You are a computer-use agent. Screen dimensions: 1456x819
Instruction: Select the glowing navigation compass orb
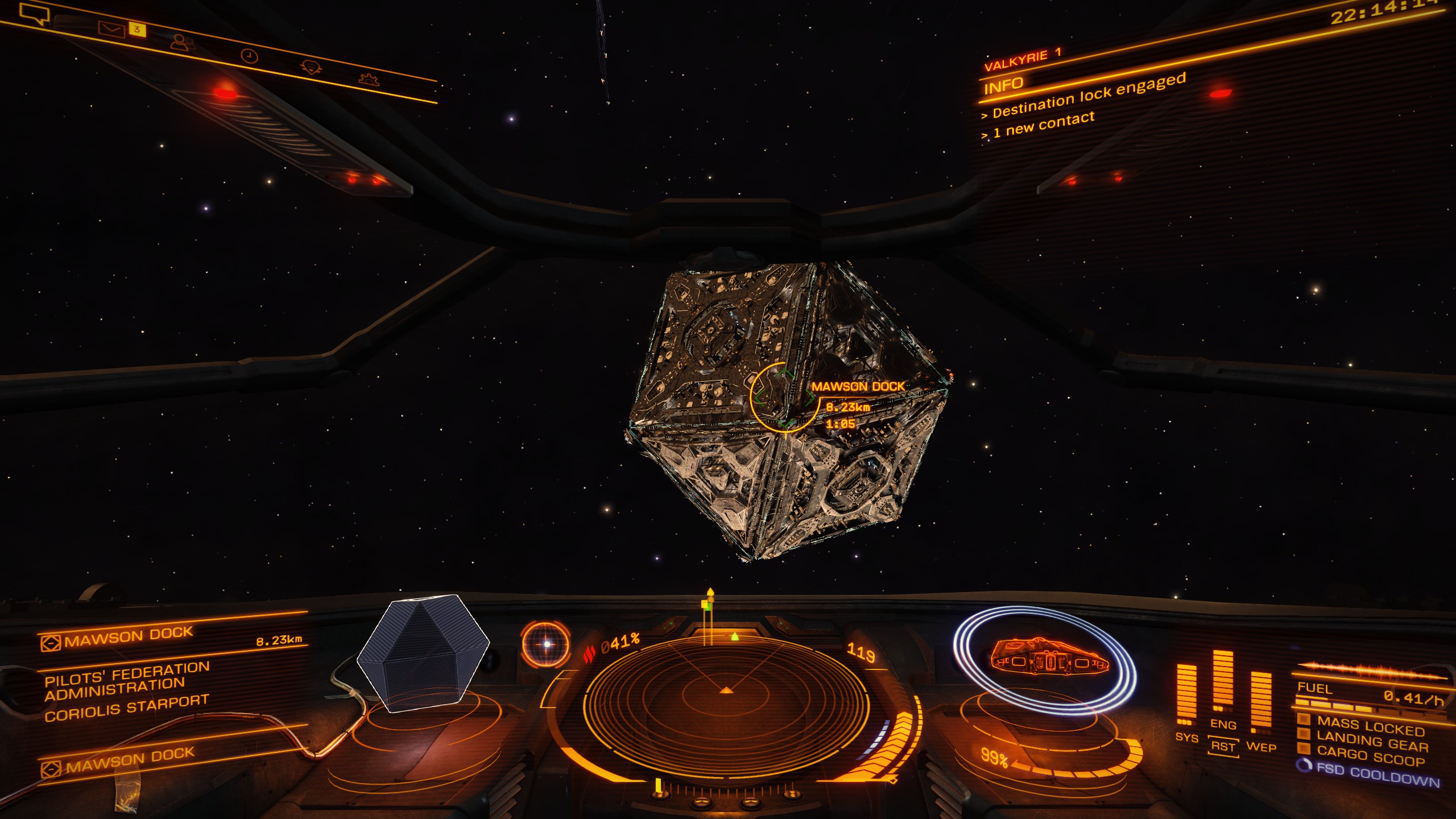[545, 644]
